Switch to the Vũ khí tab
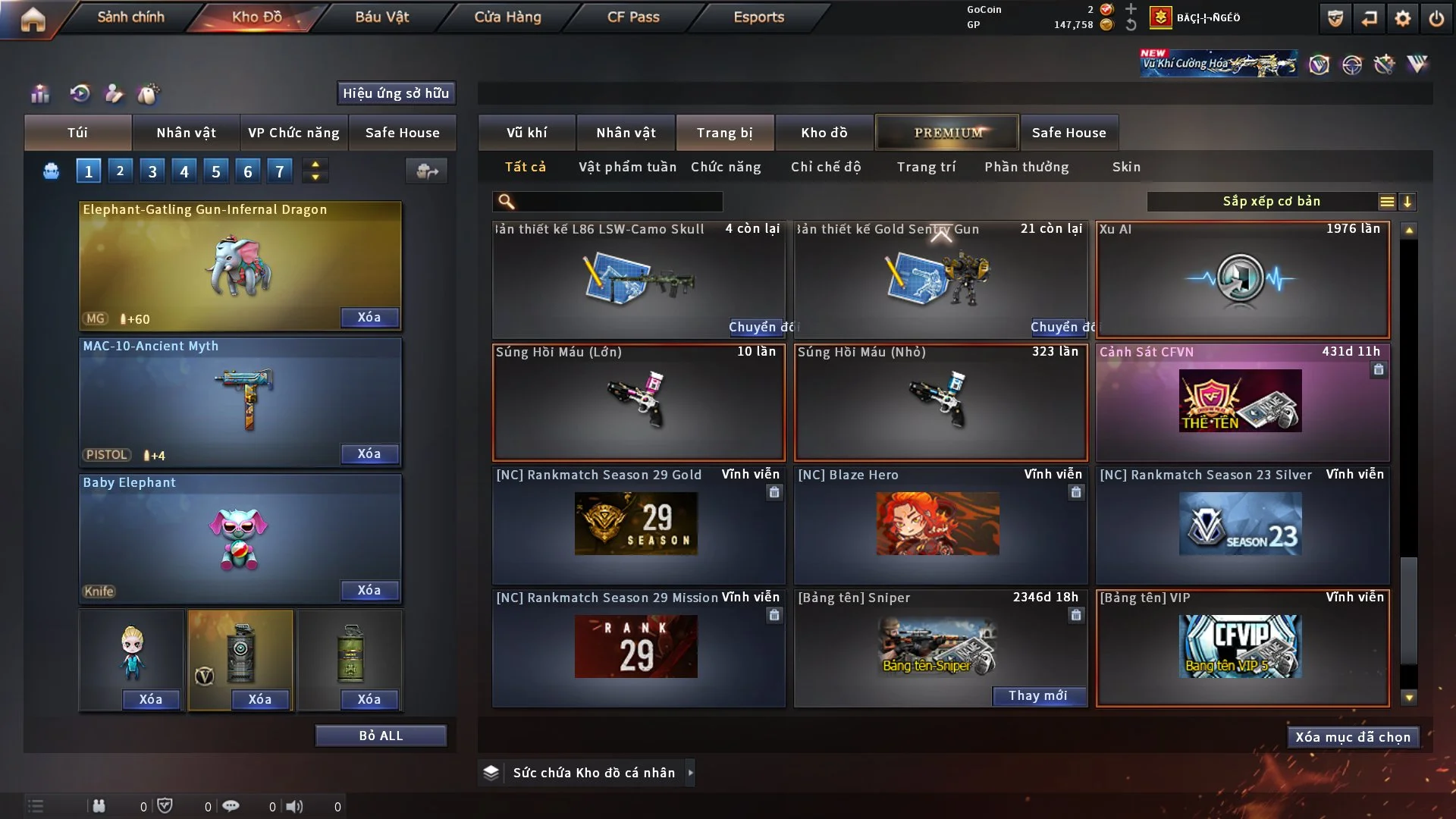Image resolution: width=1456 pixels, height=819 pixels. [x=526, y=133]
